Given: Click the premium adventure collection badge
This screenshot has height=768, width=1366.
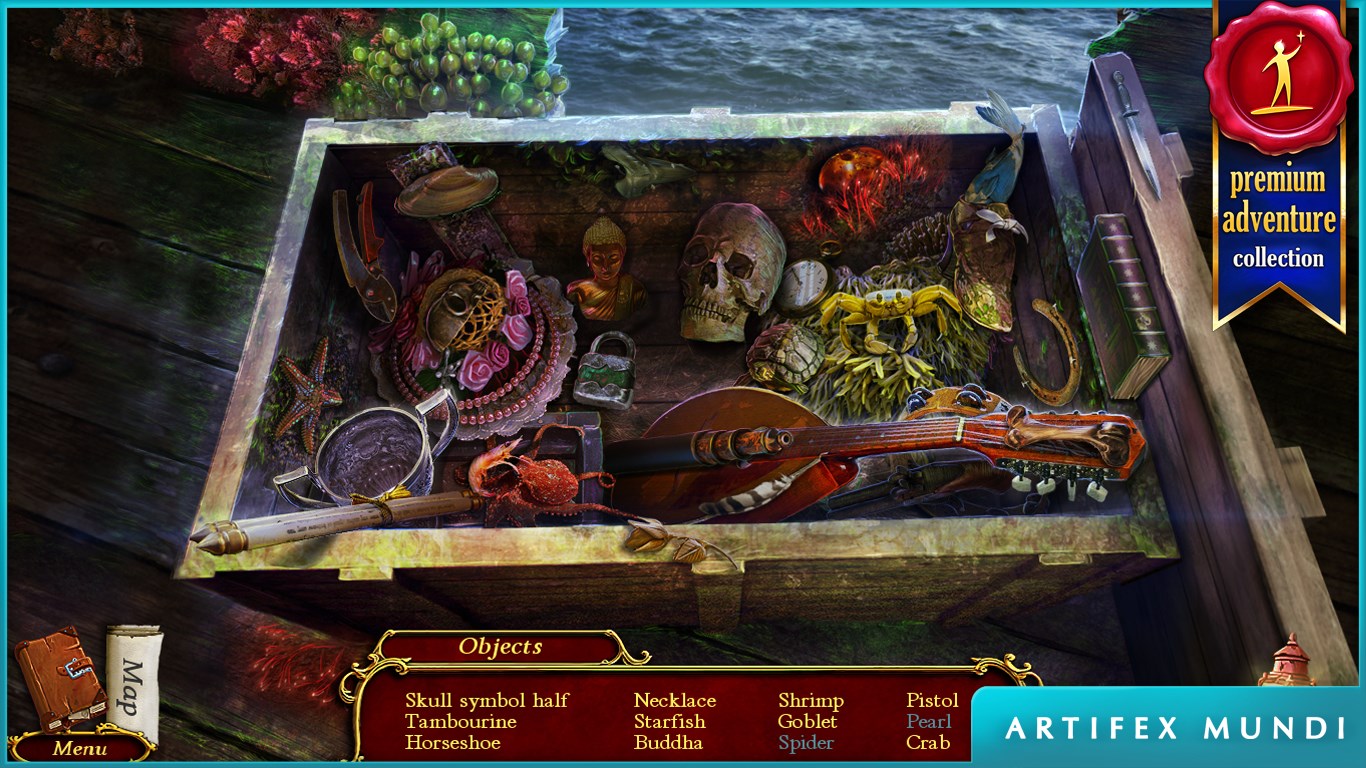Looking at the screenshot, I should pyautogui.click(x=1278, y=165).
